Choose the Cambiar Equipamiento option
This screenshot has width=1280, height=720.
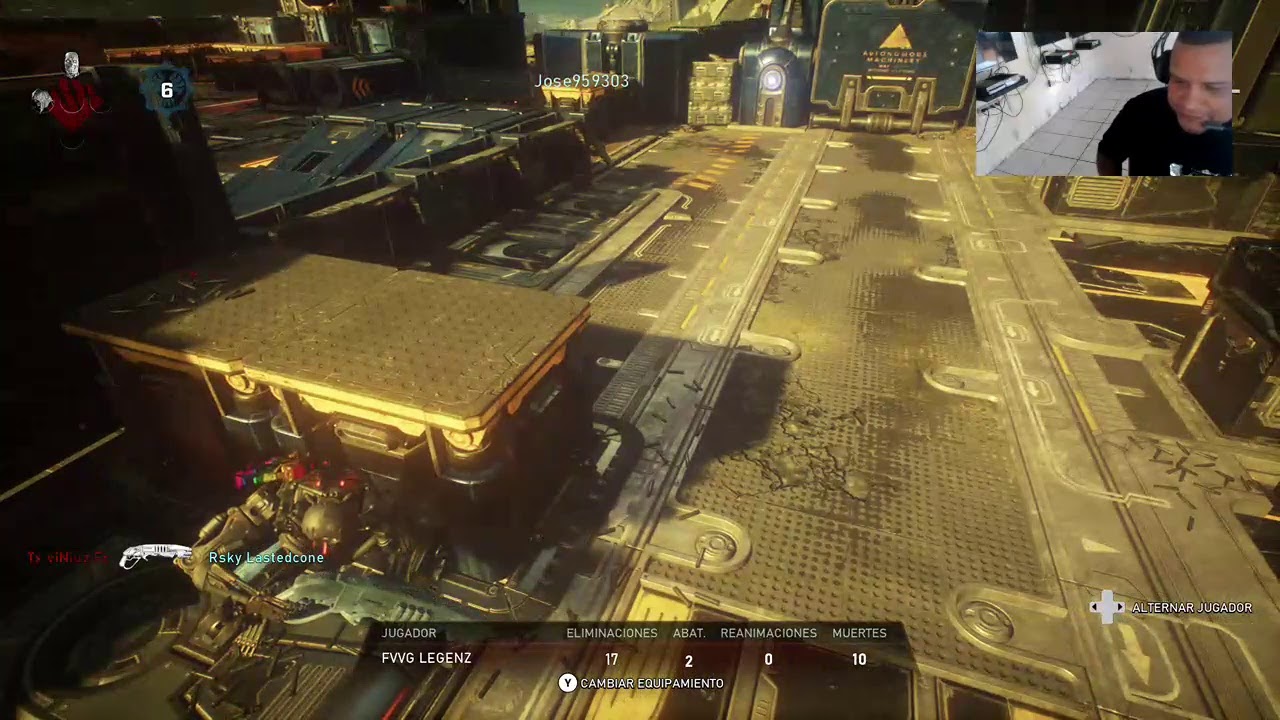click(641, 683)
